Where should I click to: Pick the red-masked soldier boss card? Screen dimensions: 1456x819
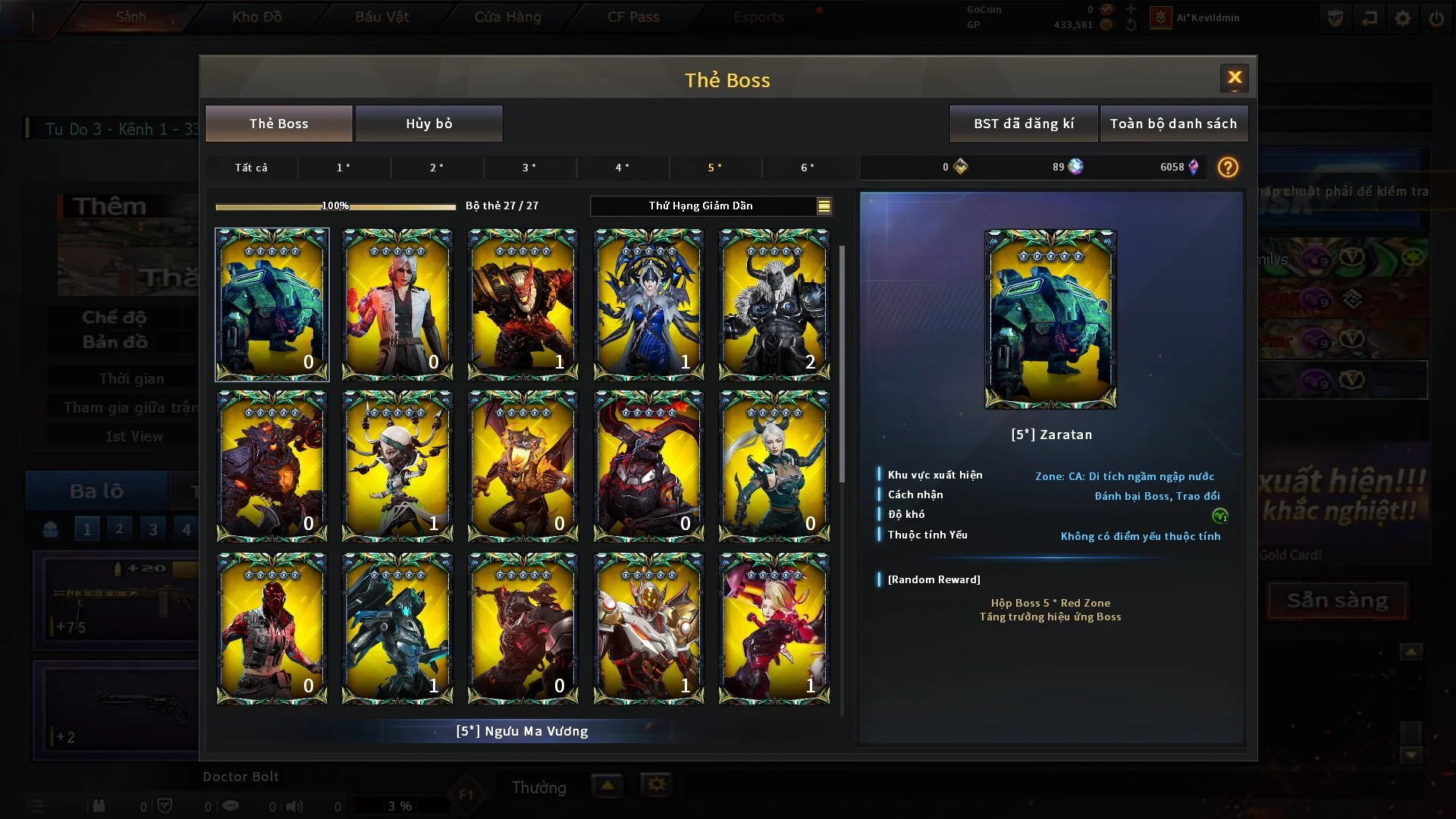coord(271,628)
